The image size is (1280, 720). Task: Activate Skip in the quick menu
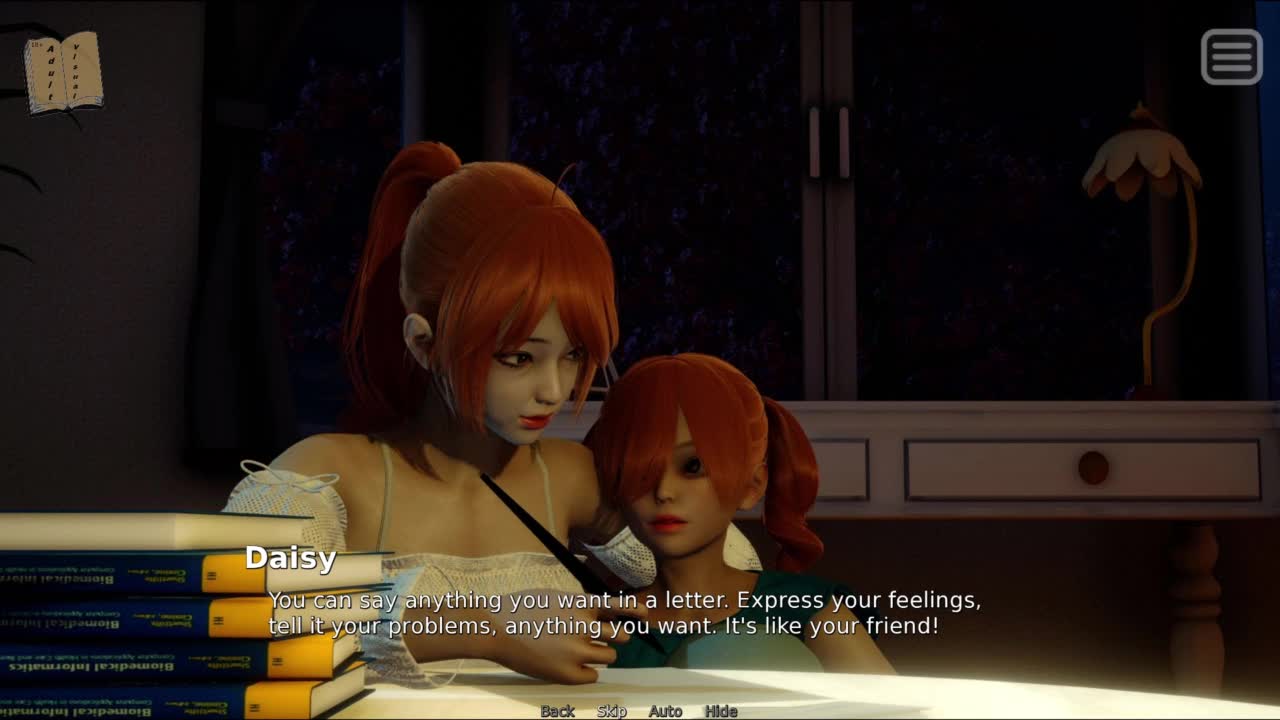click(611, 711)
